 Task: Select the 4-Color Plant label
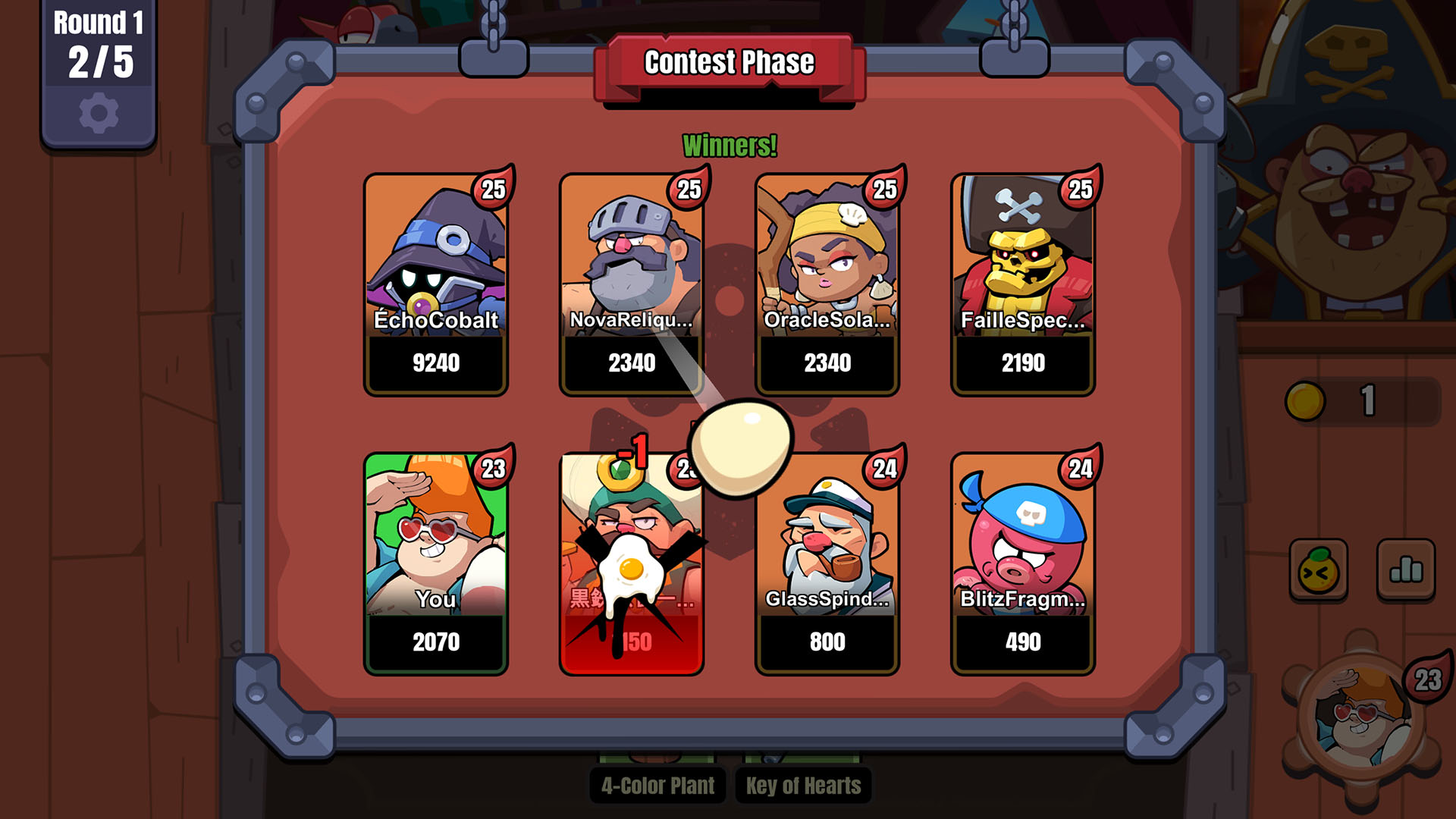point(657,786)
